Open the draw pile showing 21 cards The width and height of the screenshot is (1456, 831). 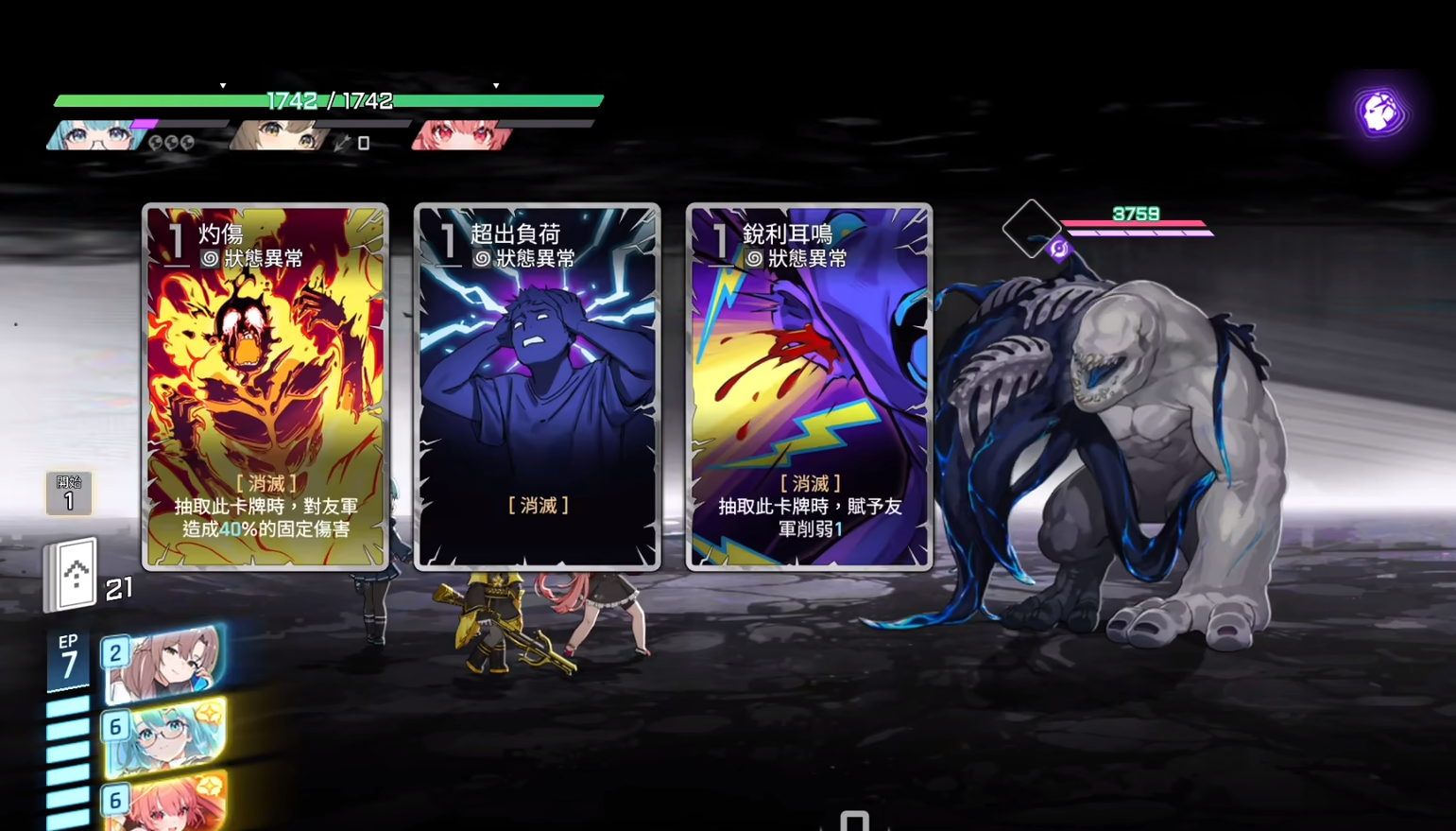click(x=75, y=574)
